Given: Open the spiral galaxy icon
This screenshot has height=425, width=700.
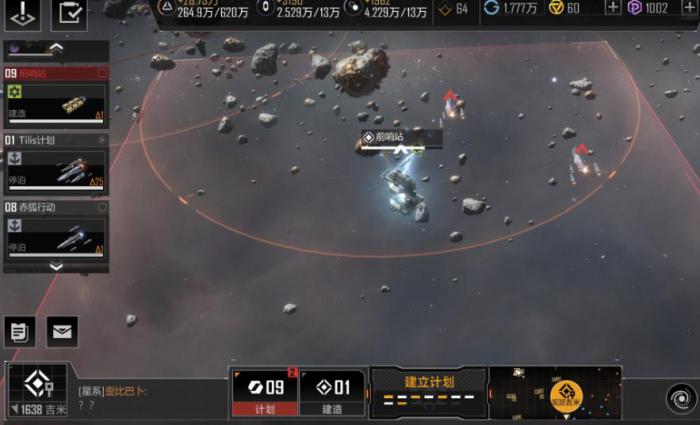Looking at the screenshot, I should pyautogui.click(x=679, y=396).
